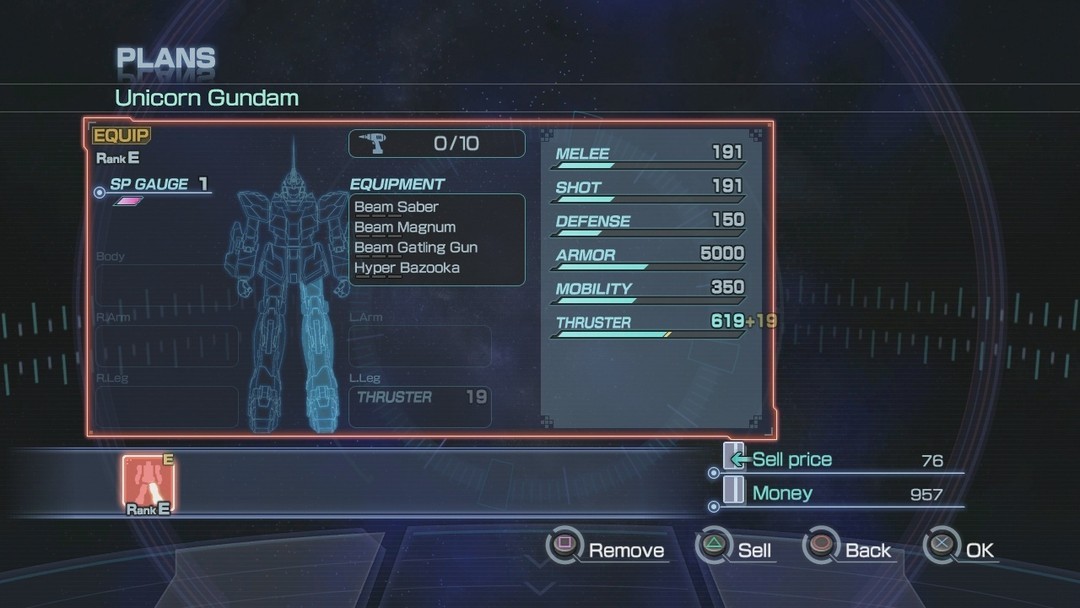The image size is (1080, 608).
Task: Pick the empty R.Arm plan slot
Action: pos(167,345)
